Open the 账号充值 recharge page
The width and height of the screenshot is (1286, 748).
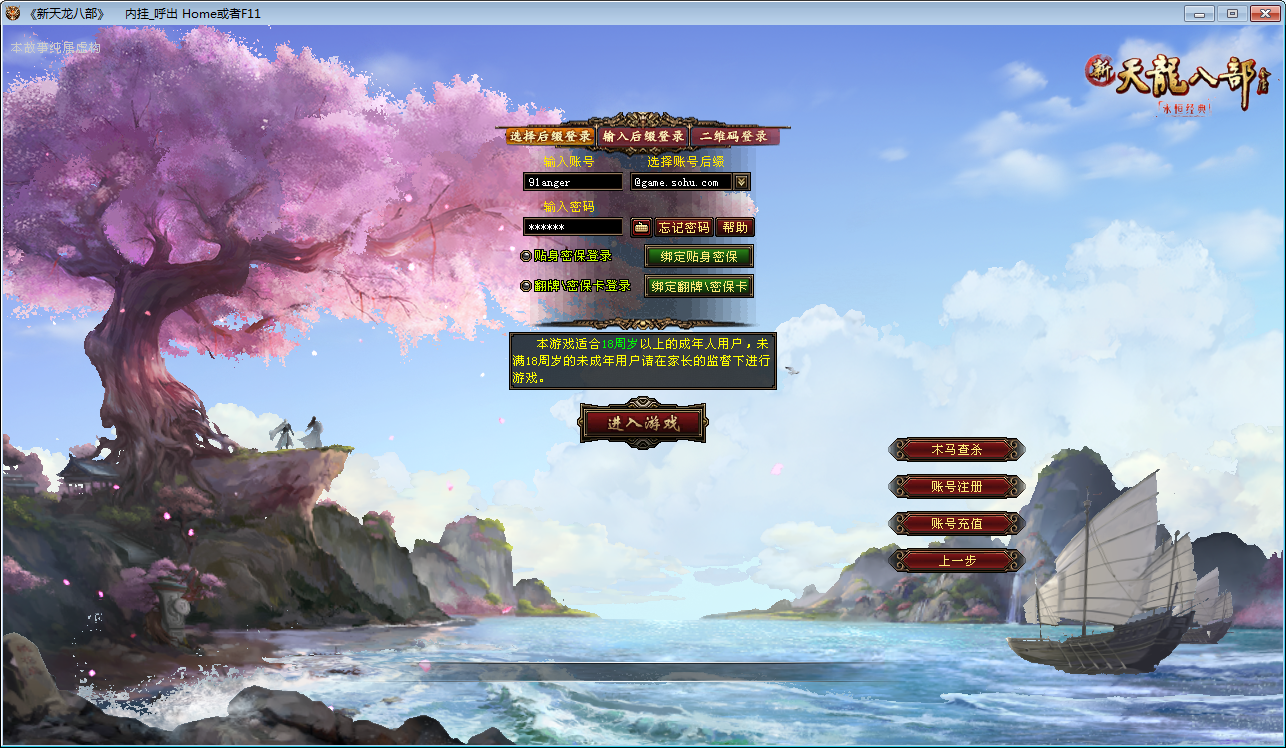point(956,524)
